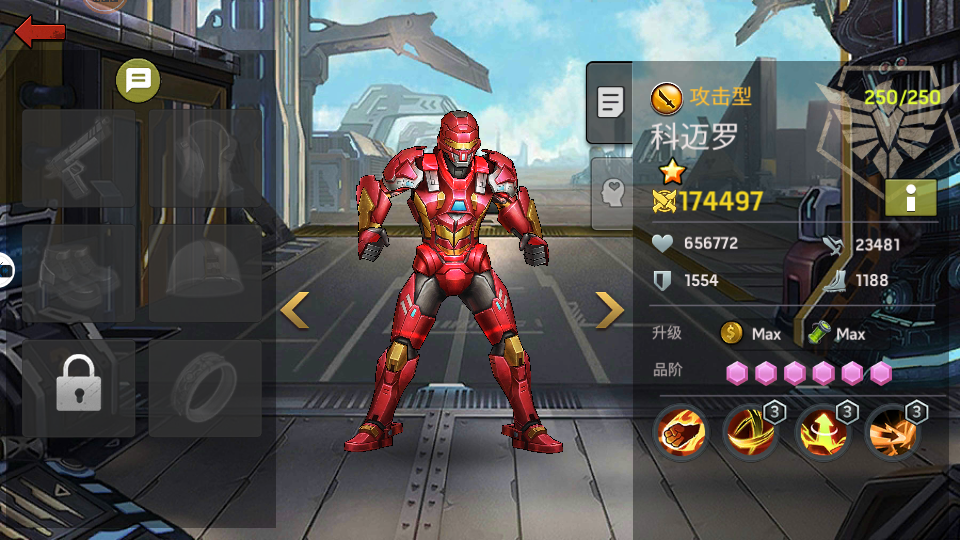Select the pistol weapon equipment slot
960x540 pixels.
79,158
